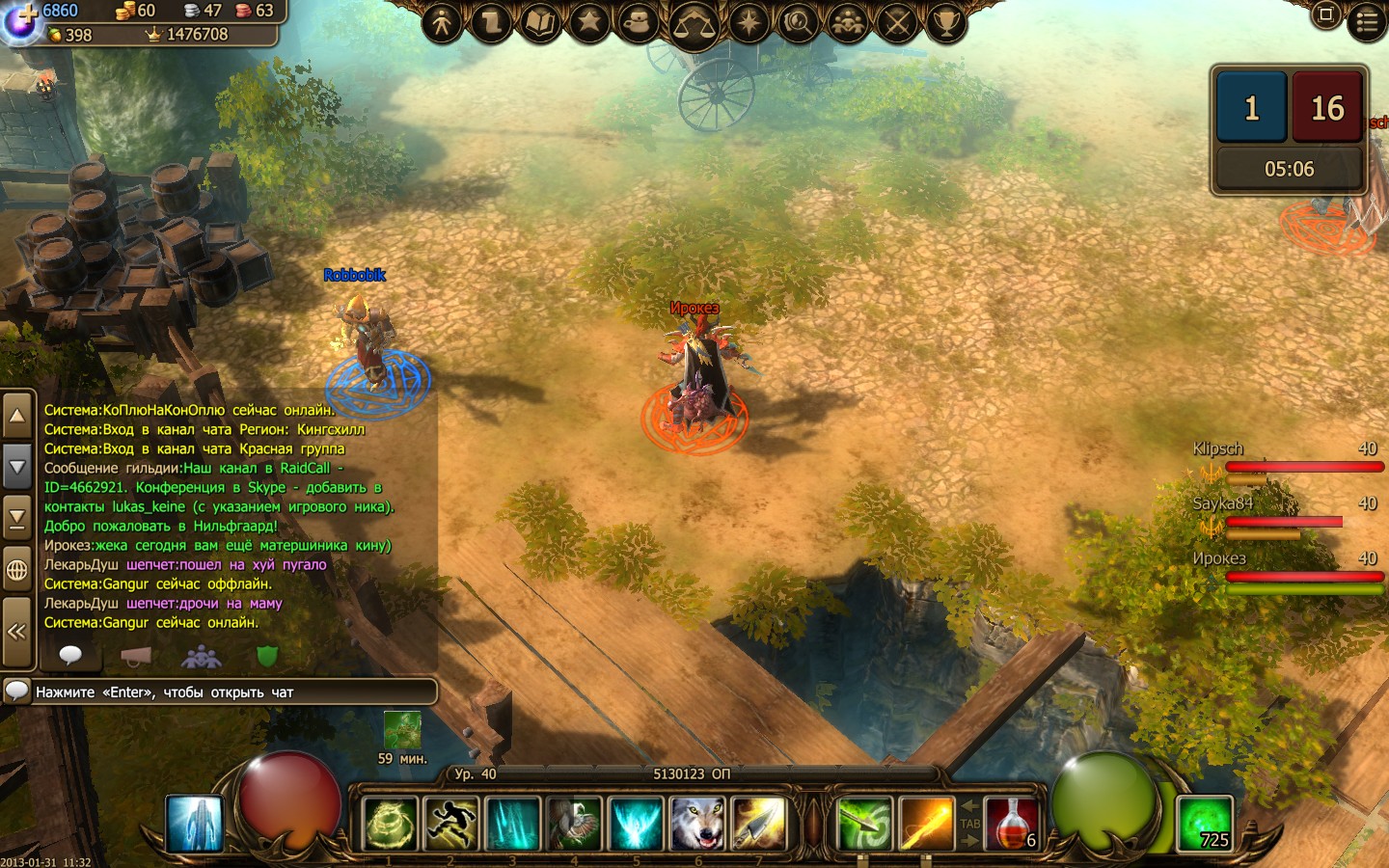Switch to the megaphone chat tab

pyautogui.click(x=136, y=656)
